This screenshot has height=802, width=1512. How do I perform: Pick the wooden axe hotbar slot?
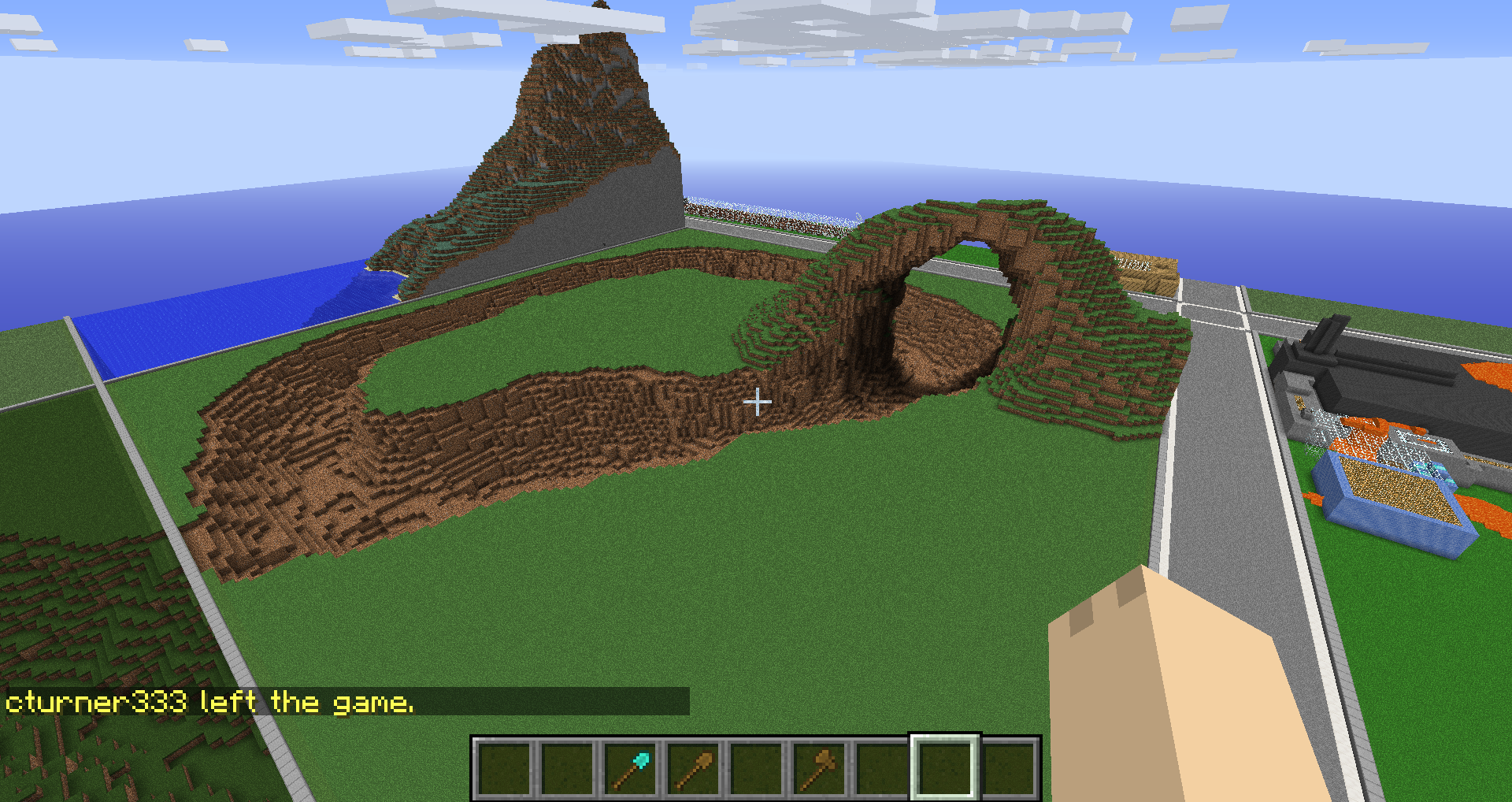click(x=819, y=769)
